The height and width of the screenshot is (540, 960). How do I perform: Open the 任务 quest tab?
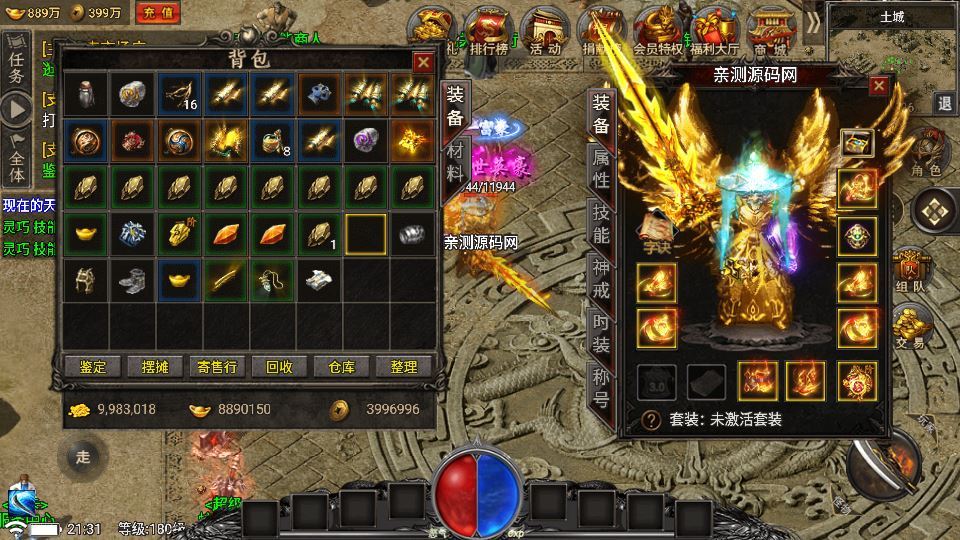[16, 62]
